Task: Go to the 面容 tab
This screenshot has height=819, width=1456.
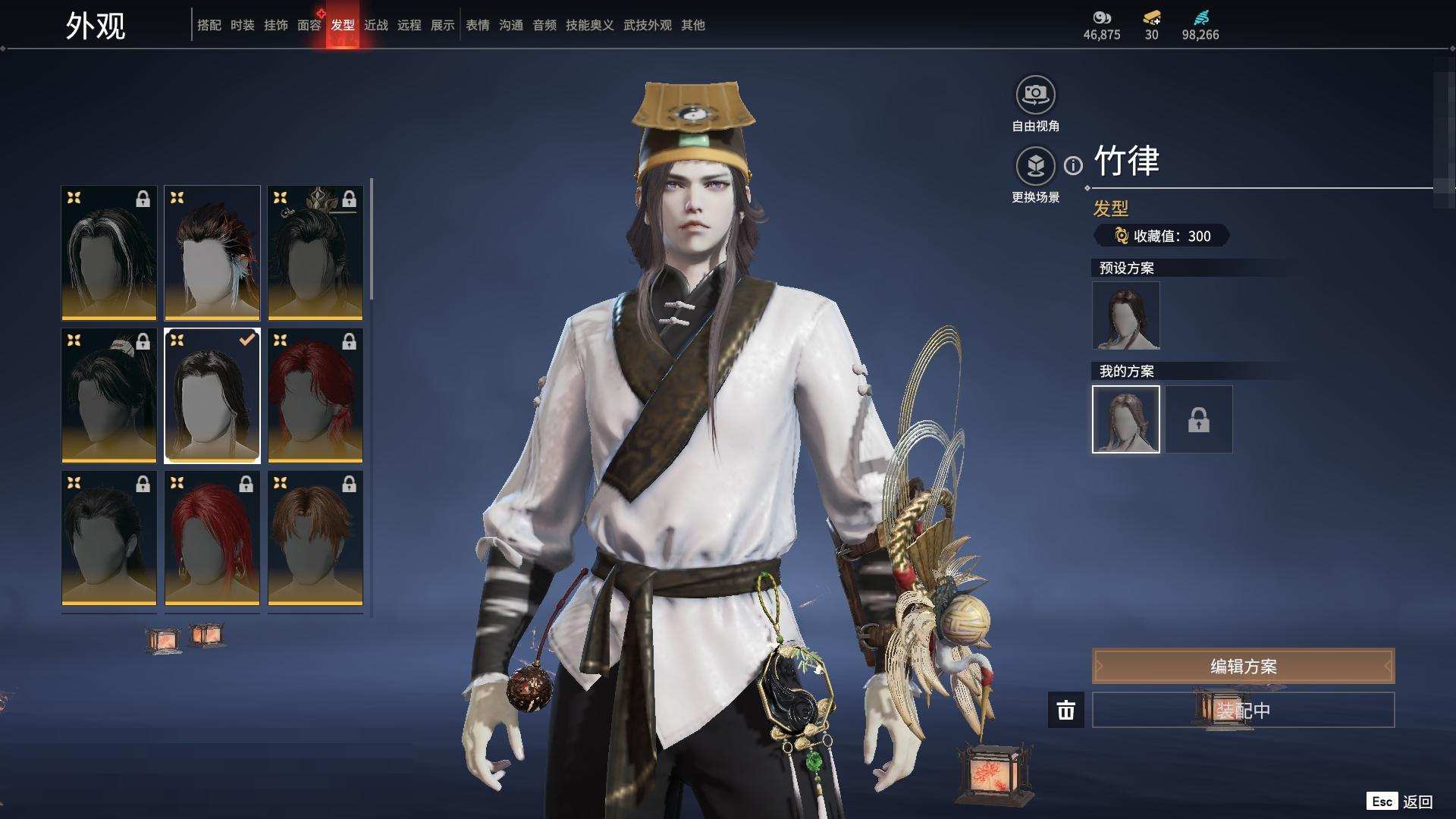Action: pyautogui.click(x=309, y=25)
